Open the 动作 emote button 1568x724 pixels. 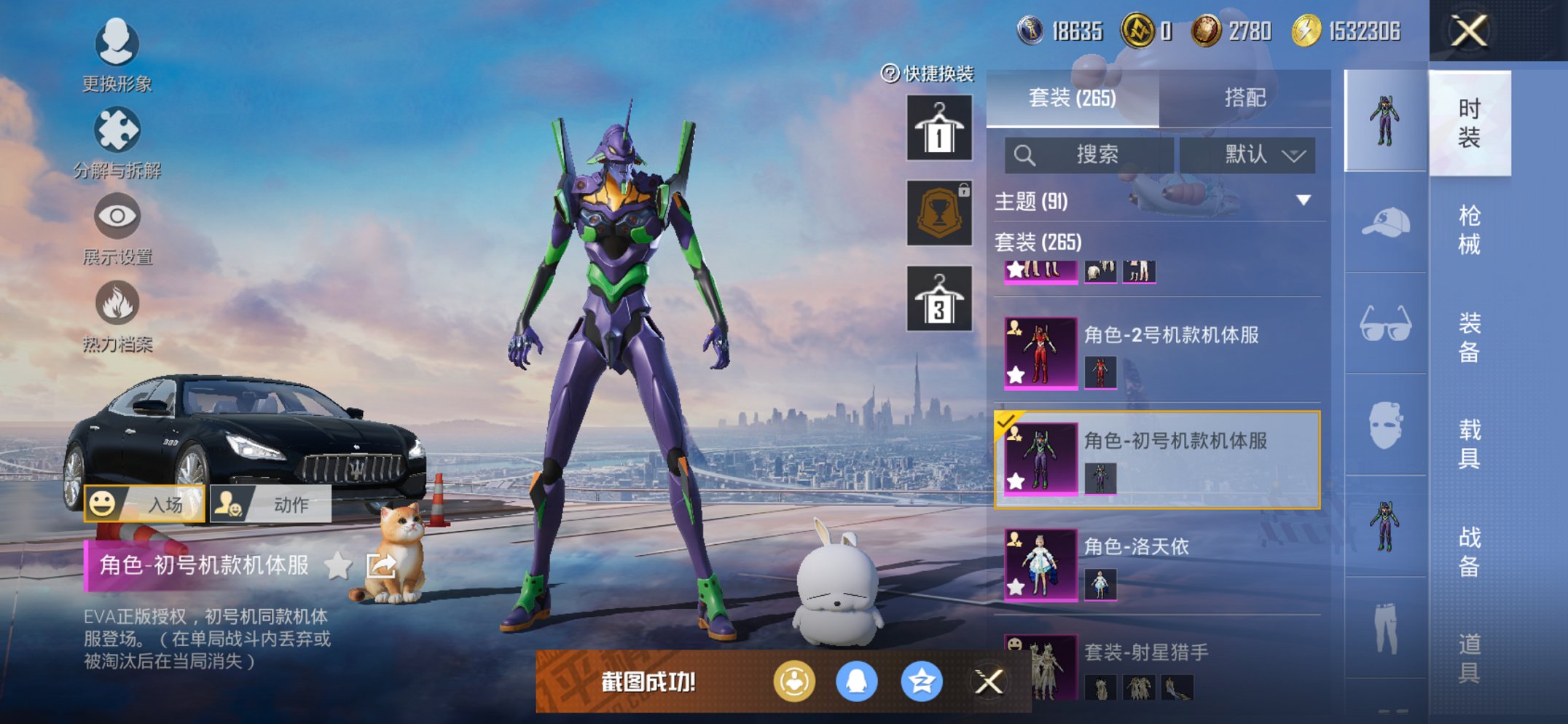click(x=271, y=504)
